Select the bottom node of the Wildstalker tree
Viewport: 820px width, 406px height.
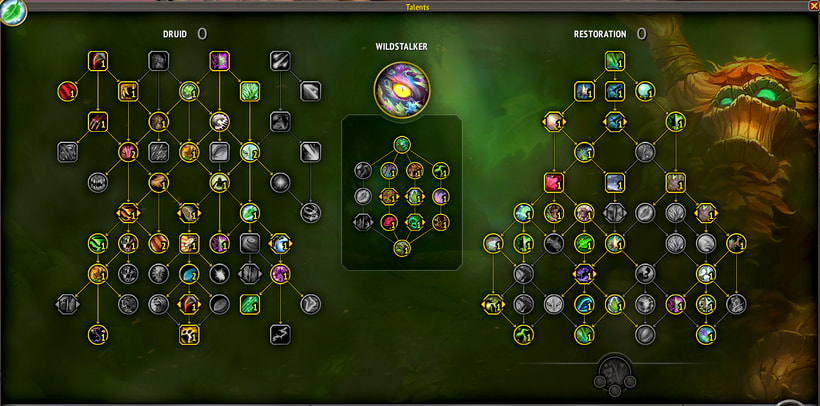(x=402, y=248)
